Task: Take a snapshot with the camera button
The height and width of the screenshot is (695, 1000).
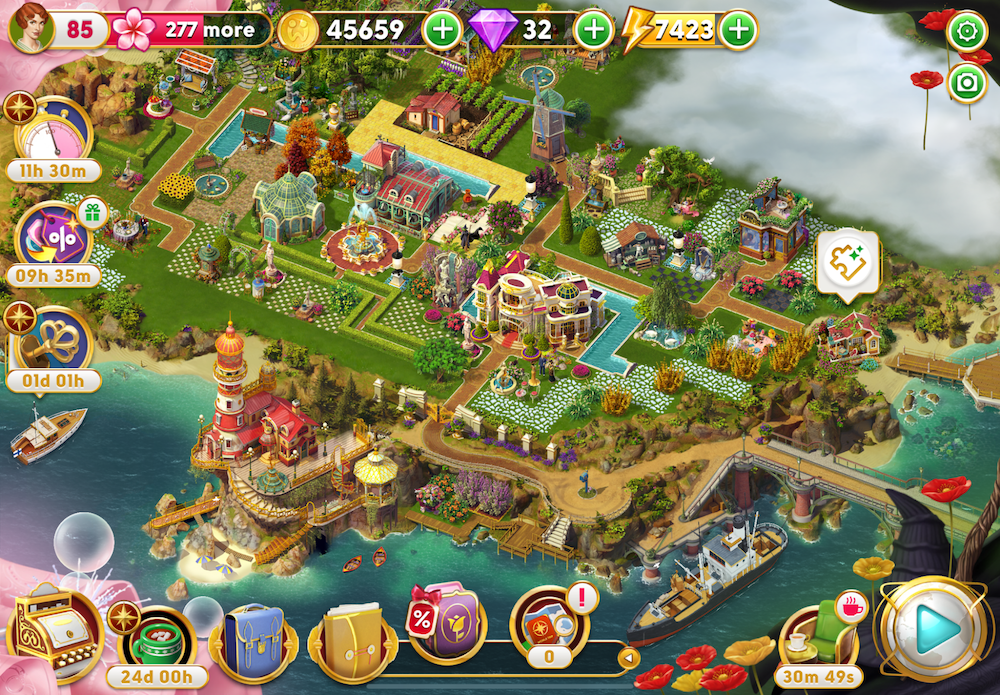Action: 967,84
